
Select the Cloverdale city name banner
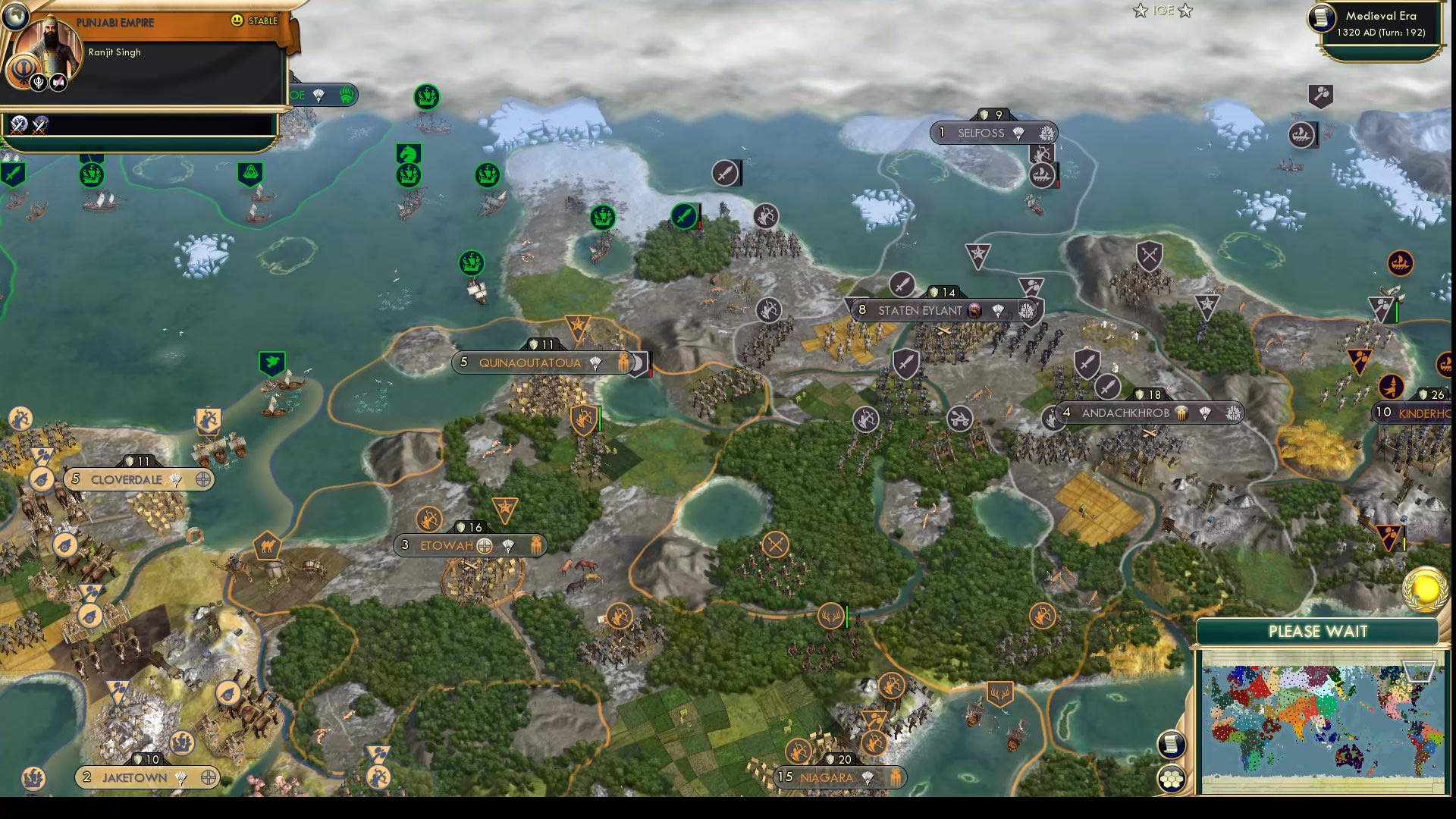tap(127, 479)
